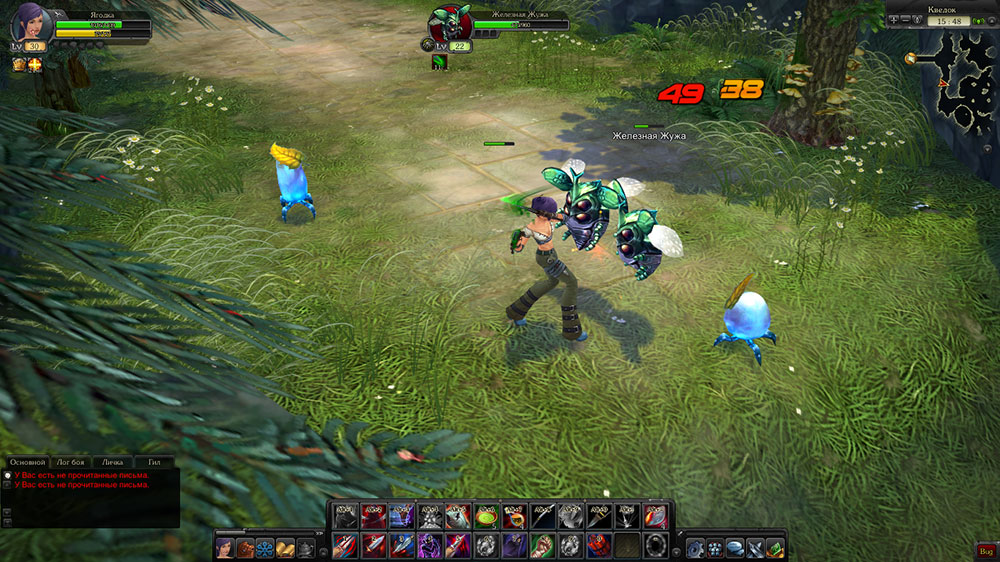
Task: Switch to the Основной chat tab
Action: pos(26,463)
